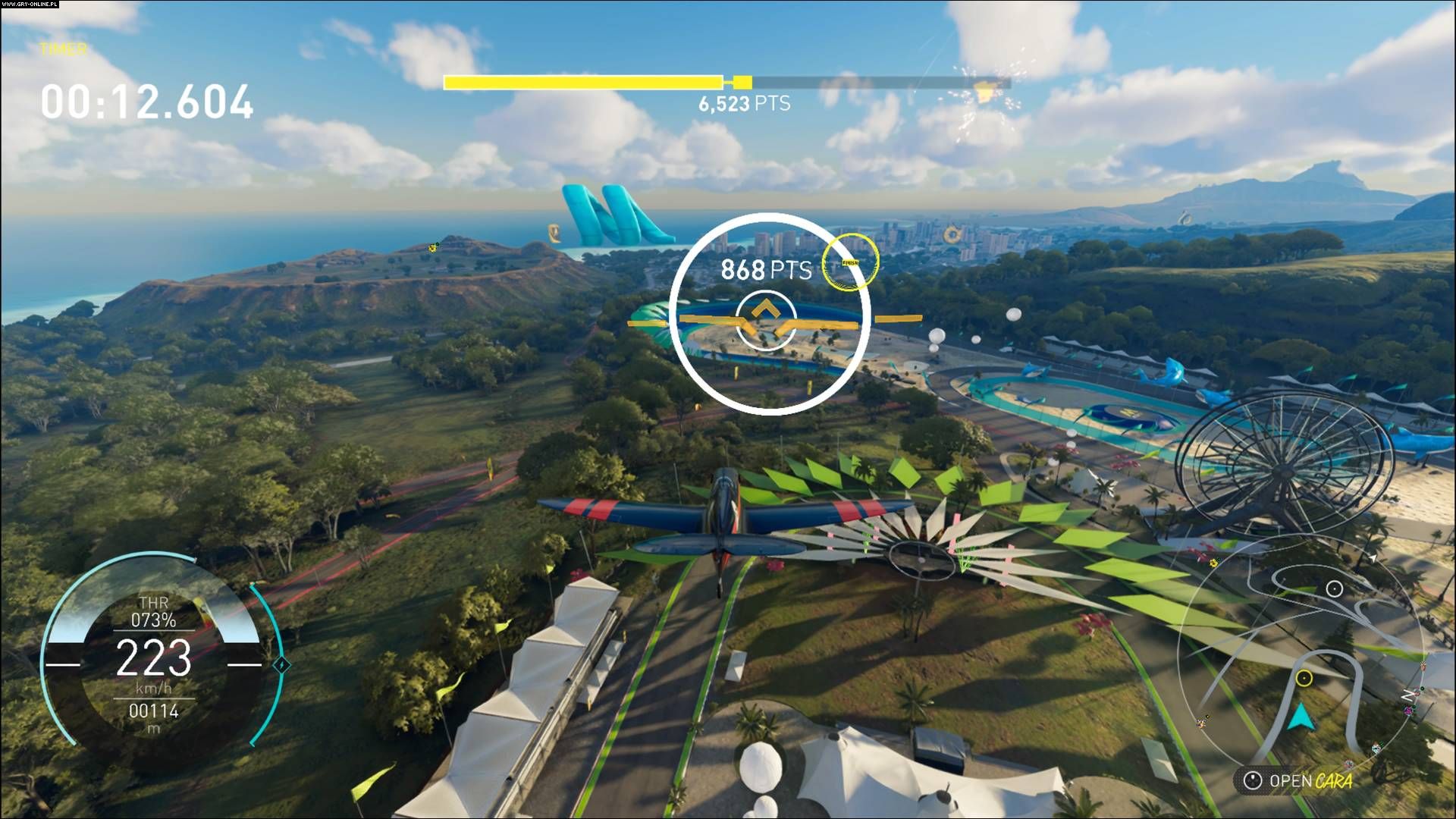The image size is (1456, 819).
Task: Click the white ring marker on minimap
Action: pyautogui.click(x=1335, y=588)
